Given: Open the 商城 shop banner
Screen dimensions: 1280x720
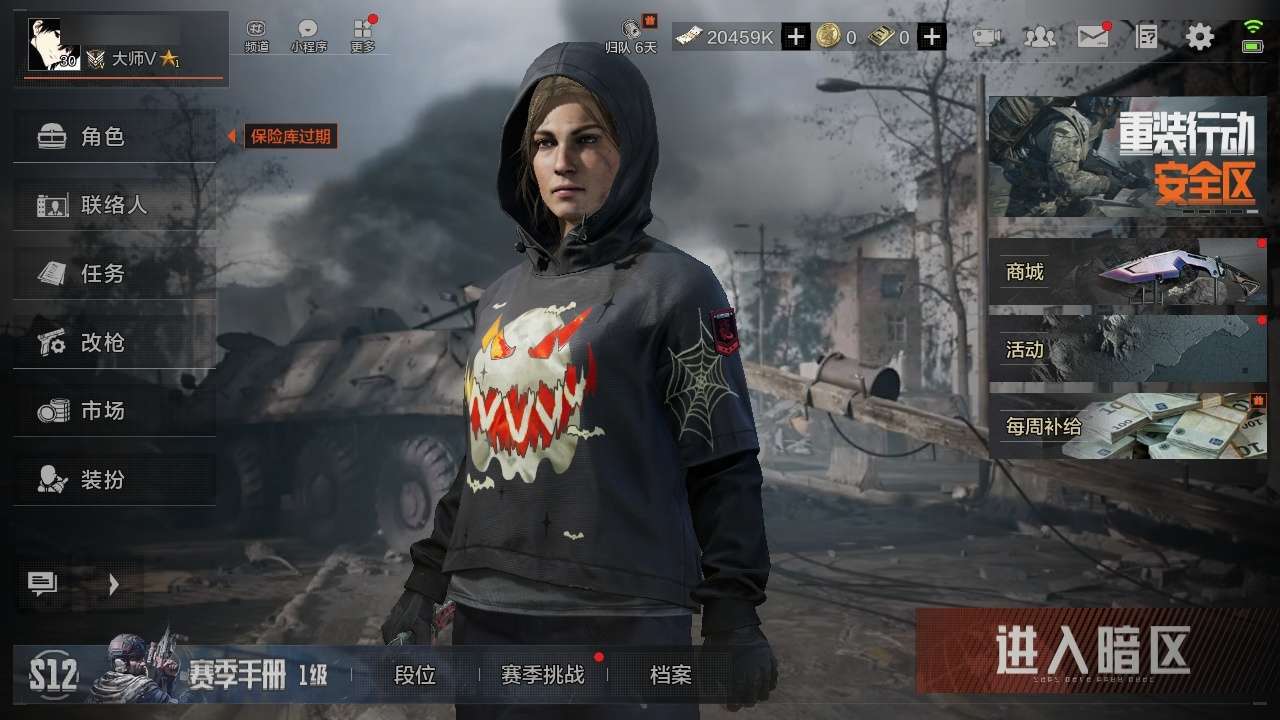Looking at the screenshot, I should pyautogui.click(x=1127, y=271).
